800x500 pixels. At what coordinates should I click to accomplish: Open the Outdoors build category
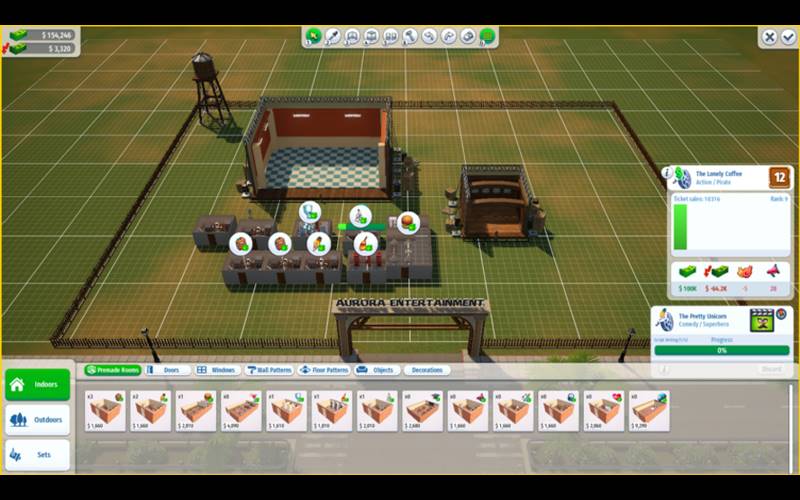38,420
